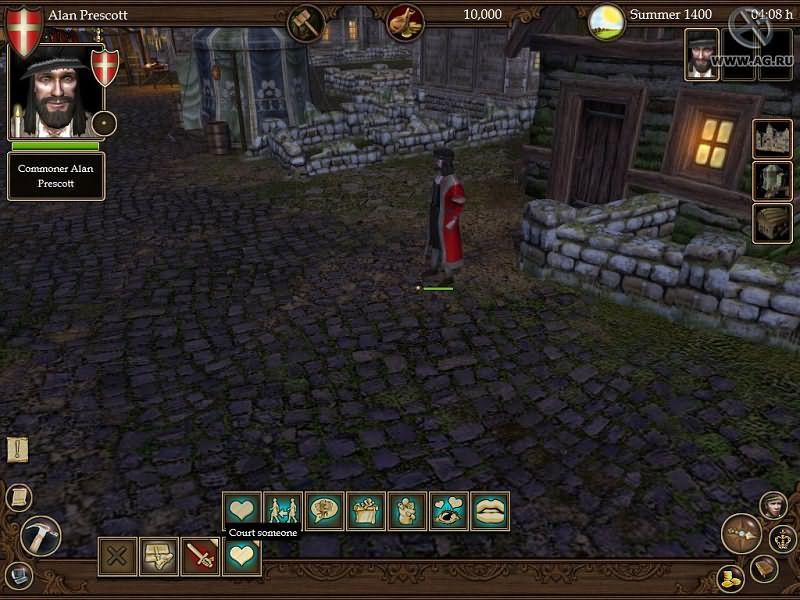800x600 pixels.
Task: Pick the gift box present action
Action: coord(366,510)
